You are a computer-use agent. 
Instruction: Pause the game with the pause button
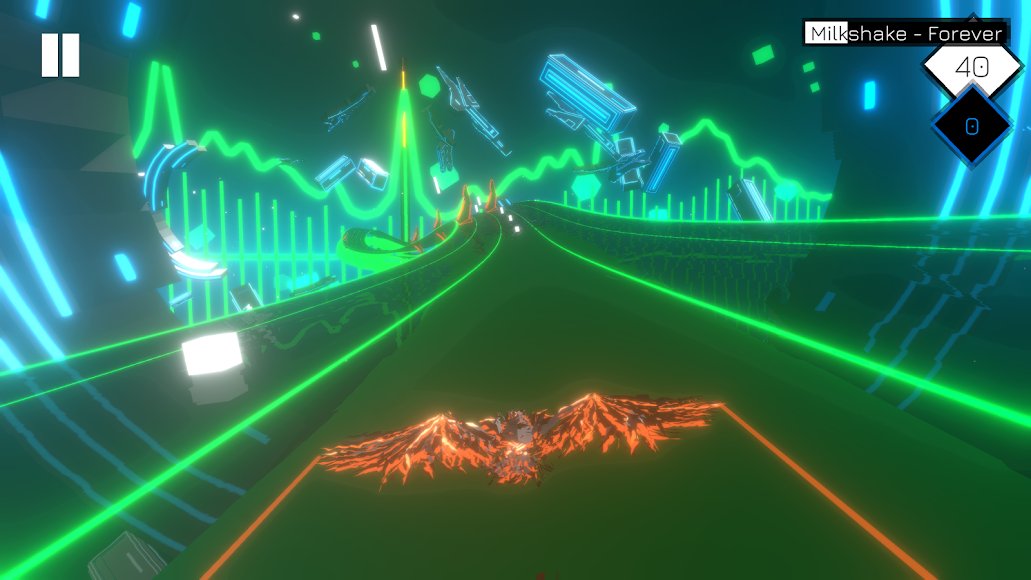coord(60,55)
